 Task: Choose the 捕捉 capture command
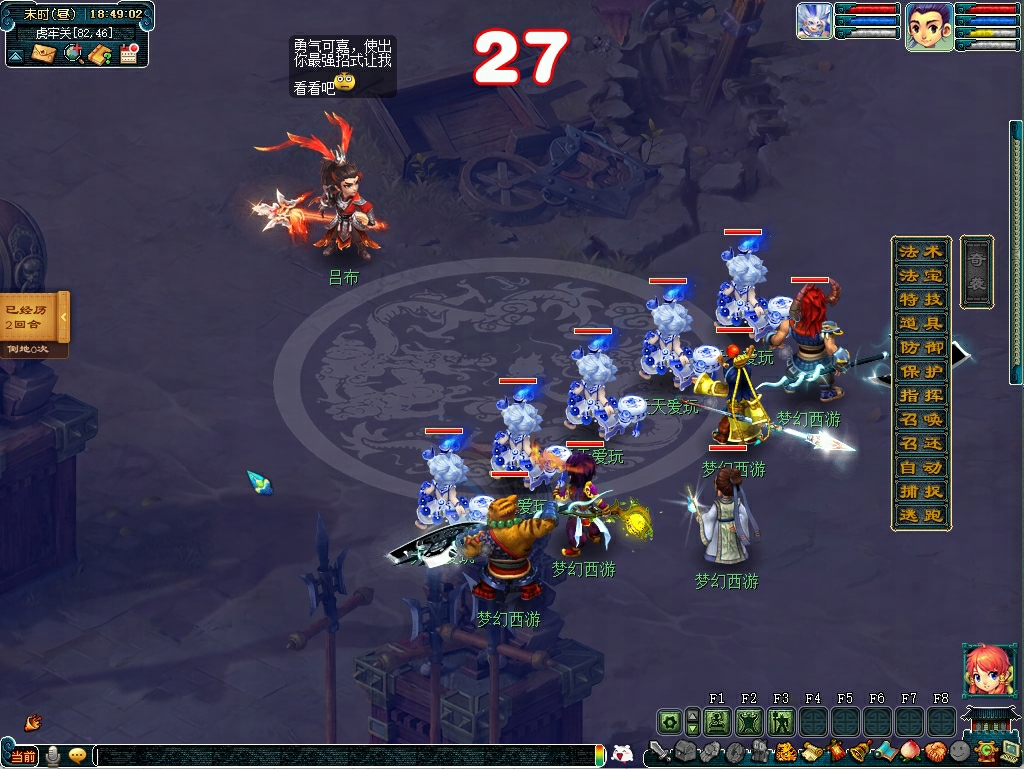920,491
